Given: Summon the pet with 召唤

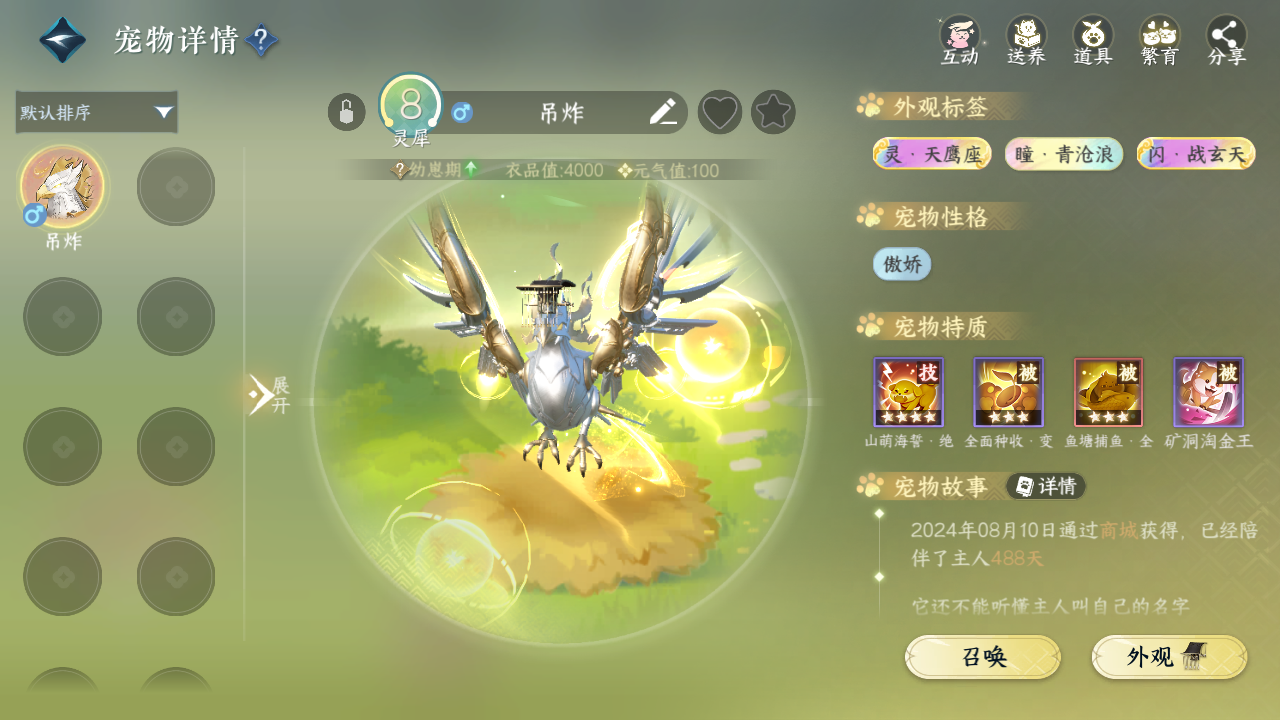Looking at the screenshot, I should (x=983, y=657).
